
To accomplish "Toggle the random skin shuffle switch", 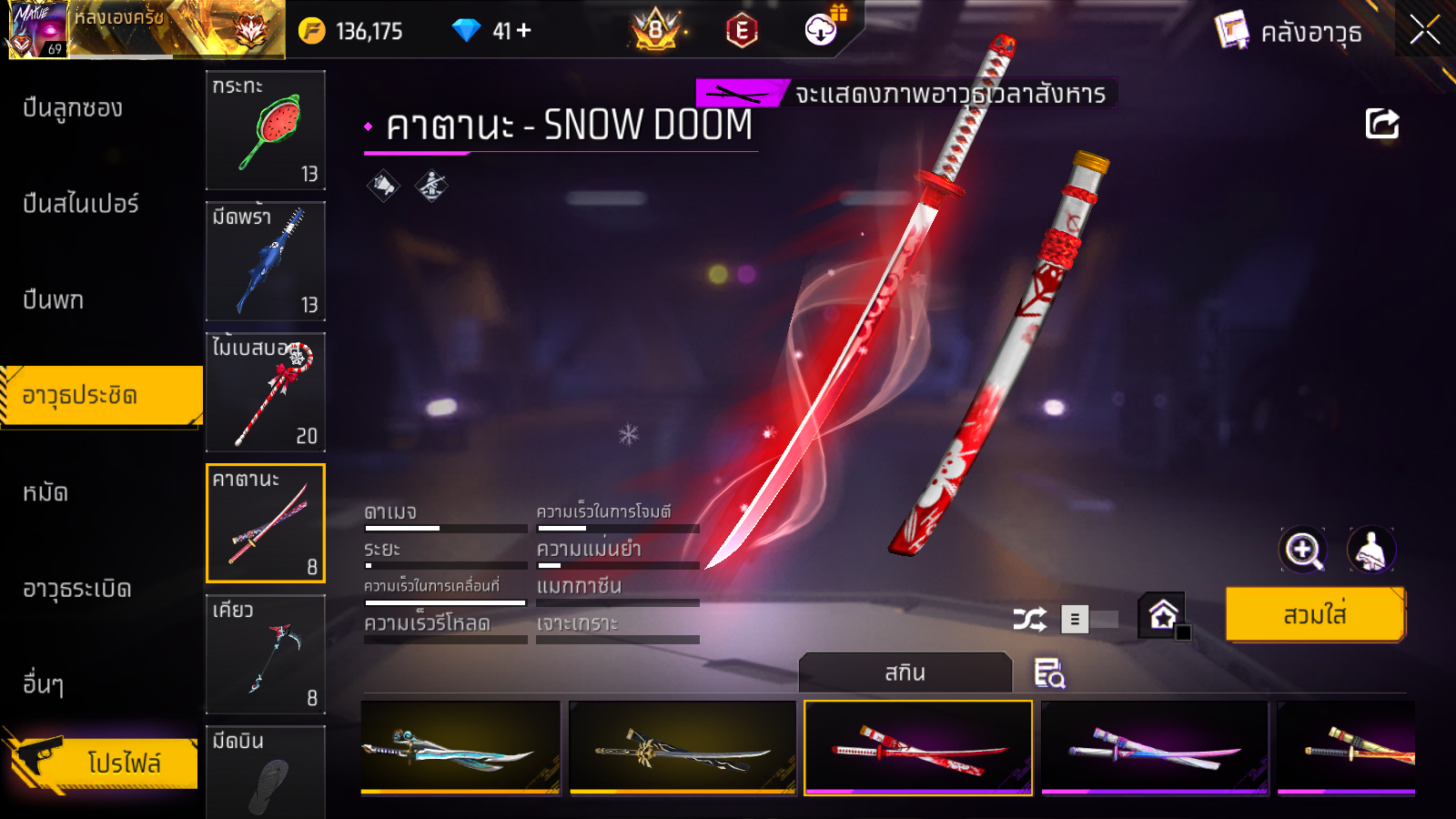I will pos(1090,620).
